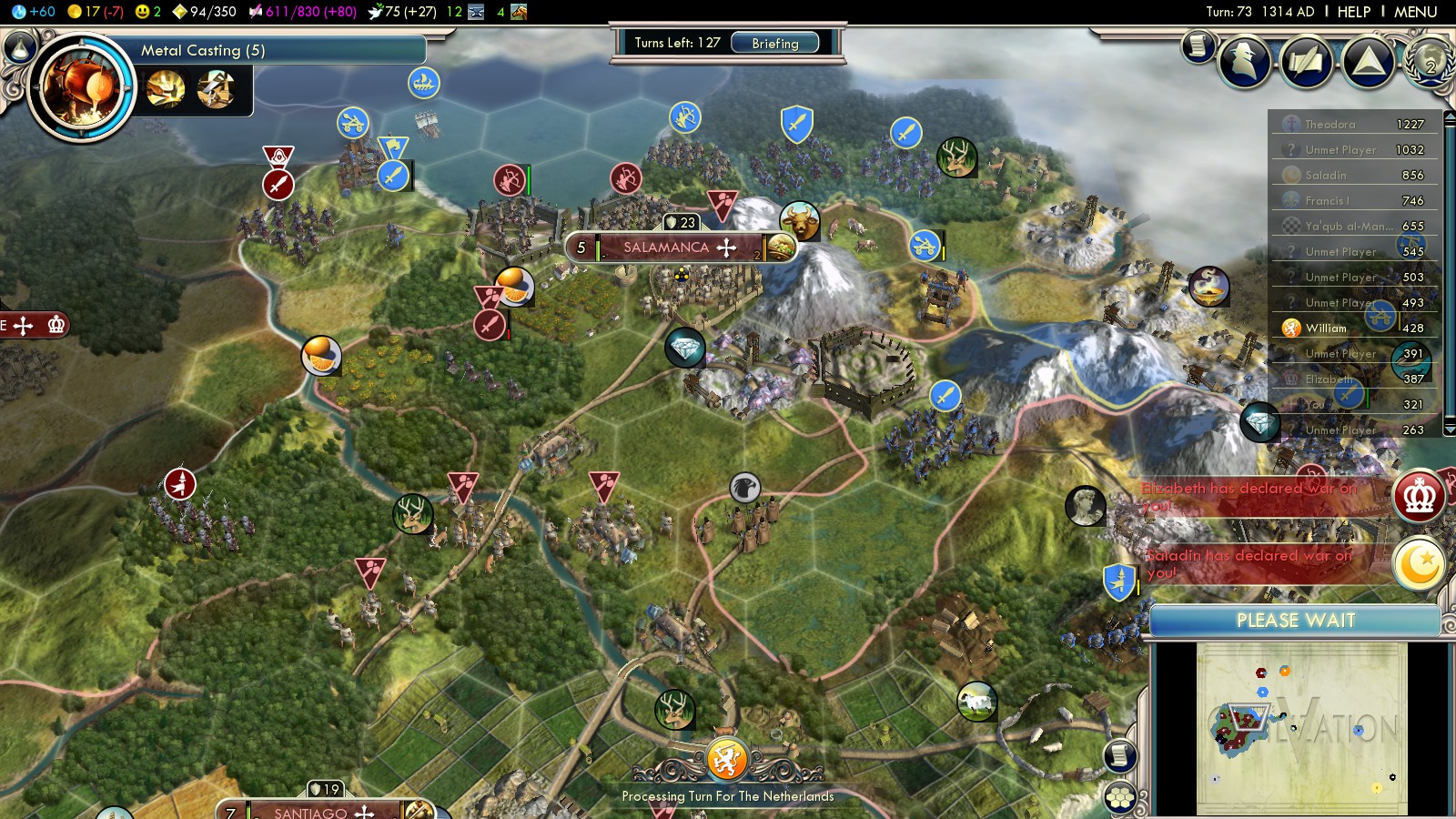Click the Please Wait turn button
This screenshot has width=1456, height=819.
1295,621
